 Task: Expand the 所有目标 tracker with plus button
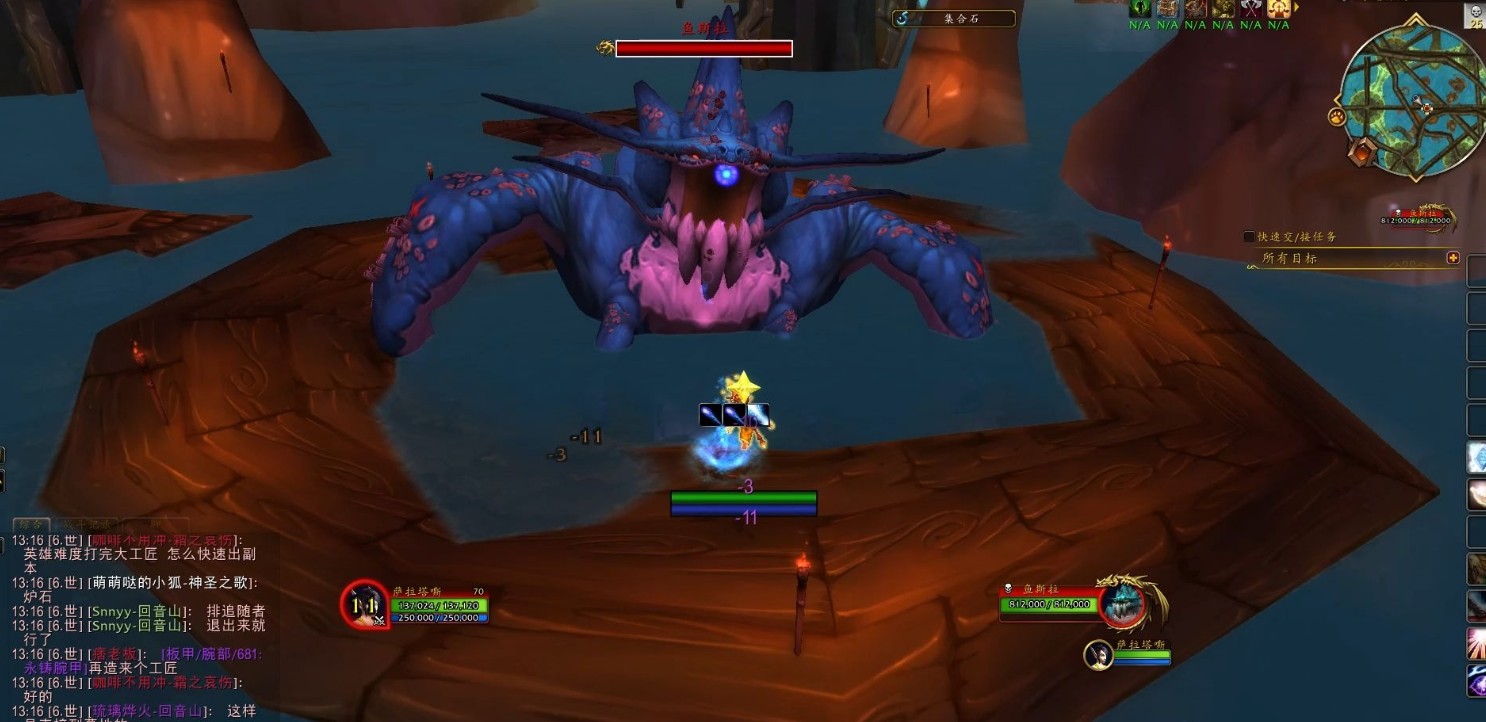click(x=1453, y=258)
